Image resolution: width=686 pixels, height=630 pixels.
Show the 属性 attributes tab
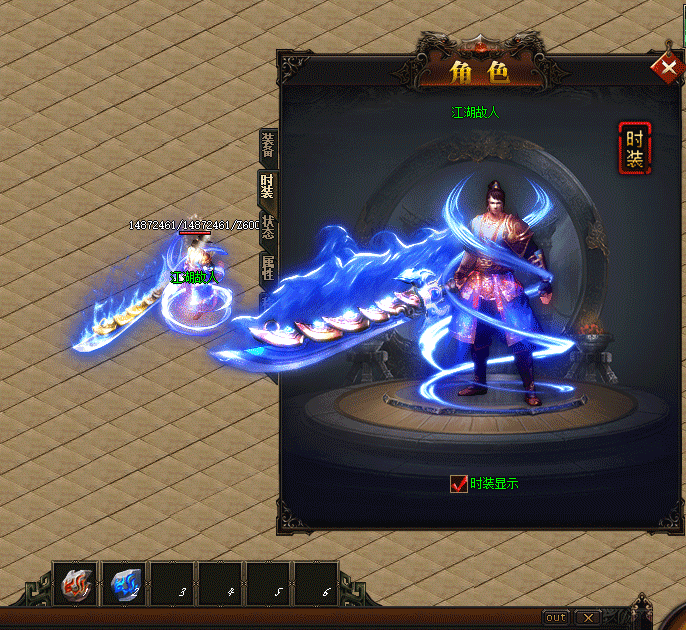(x=267, y=268)
